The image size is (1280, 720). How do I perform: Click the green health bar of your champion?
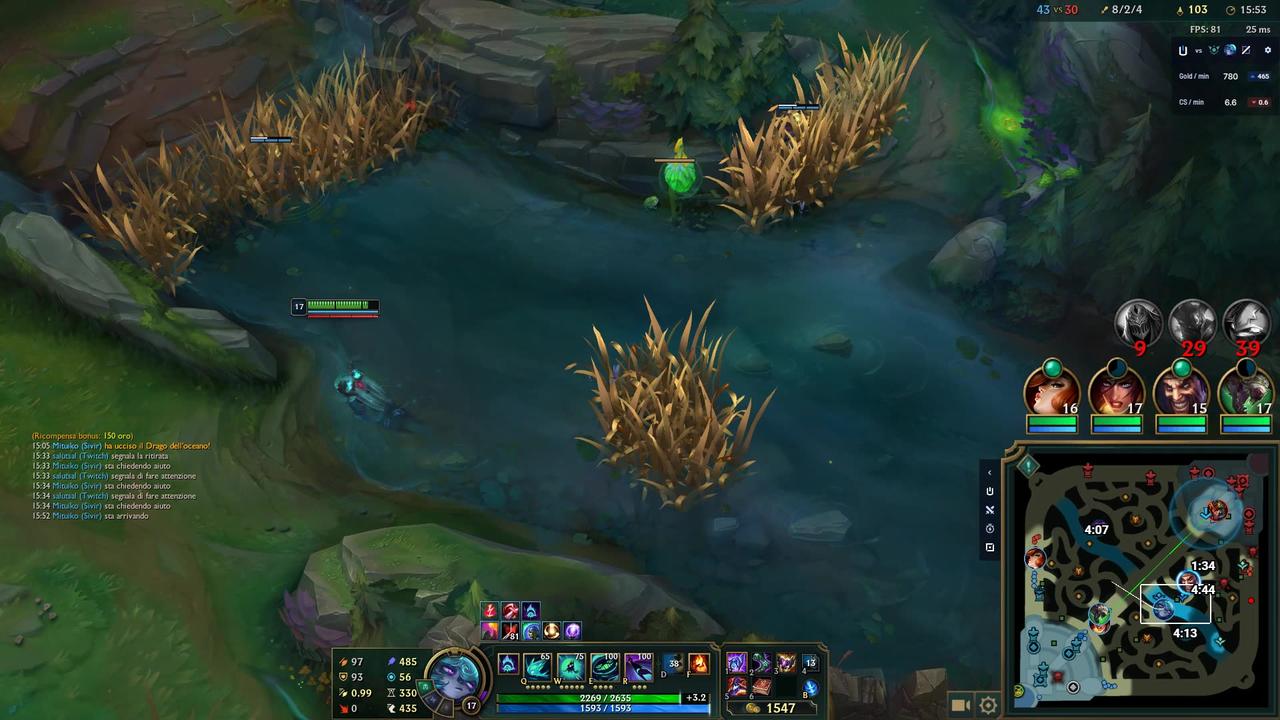tap(340, 302)
